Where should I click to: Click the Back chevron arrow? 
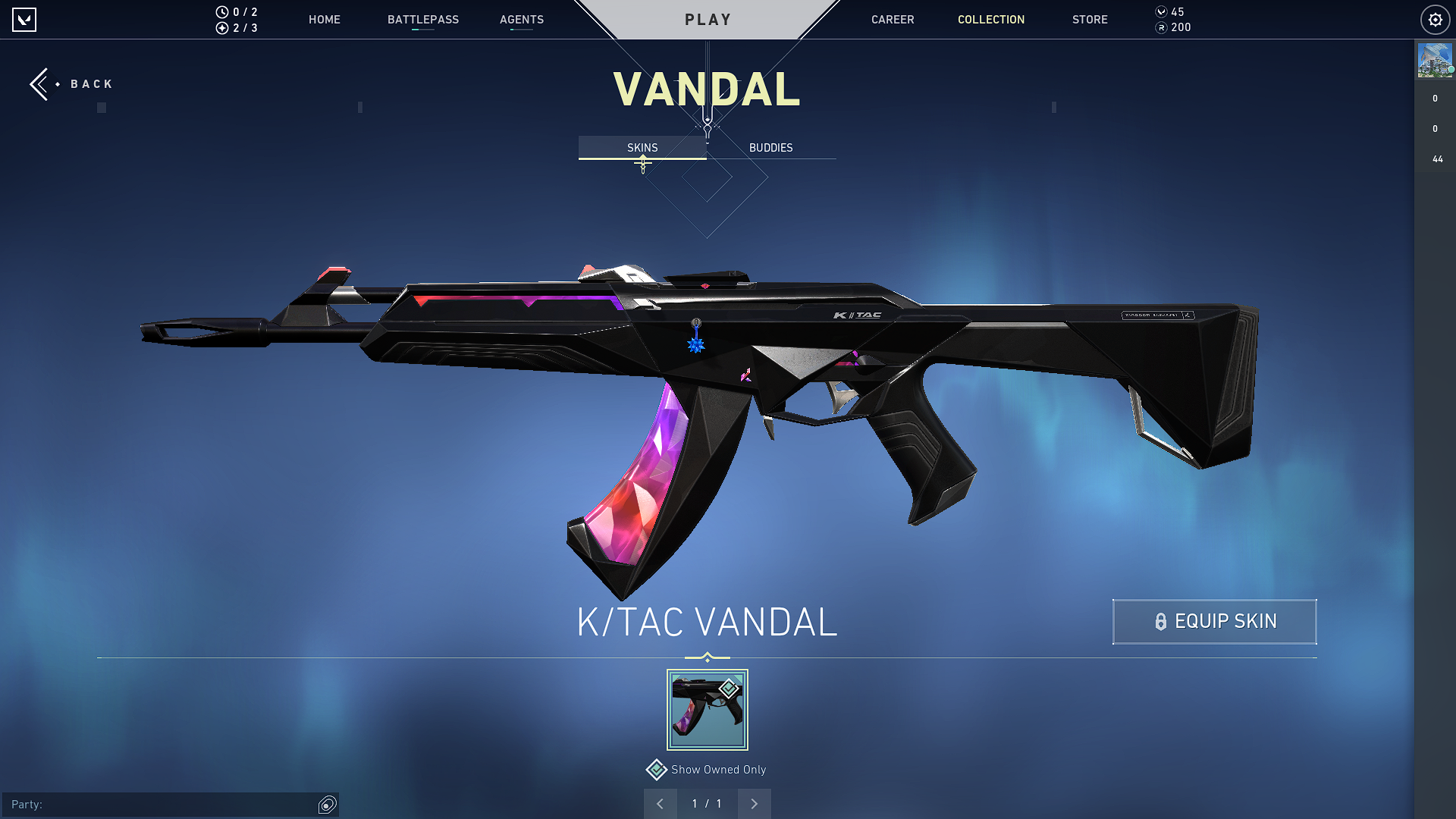click(x=39, y=83)
